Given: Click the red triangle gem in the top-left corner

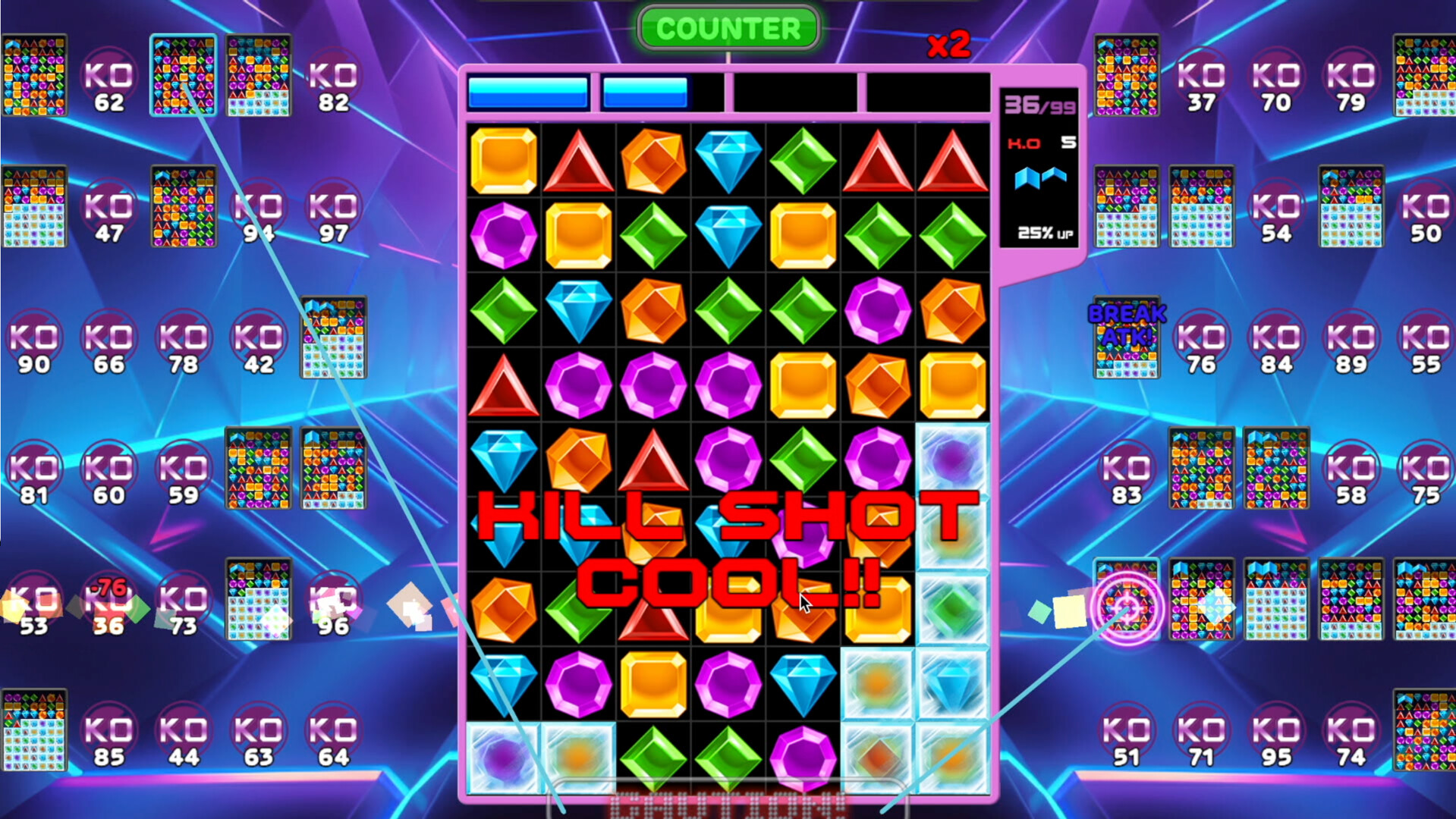Looking at the screenshot, I should click(x=580, y=161).
